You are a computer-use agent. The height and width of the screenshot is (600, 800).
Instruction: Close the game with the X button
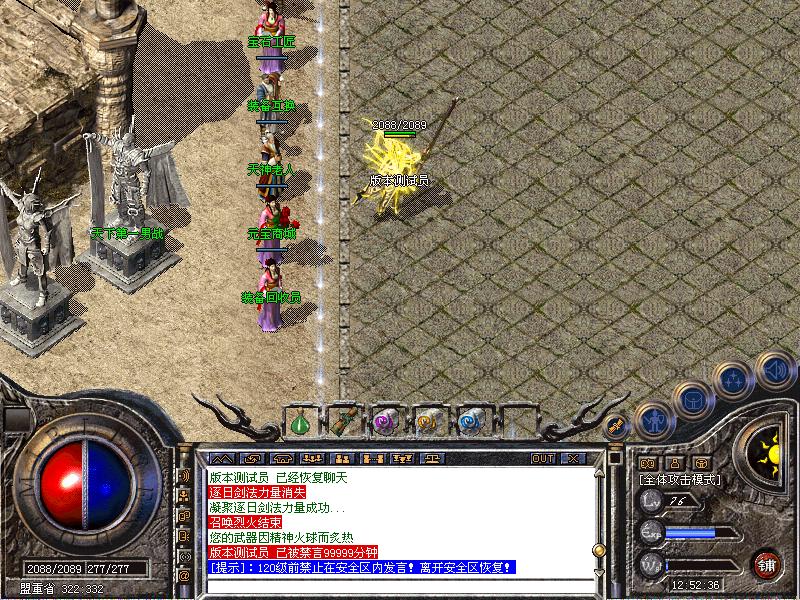[572, 458]
